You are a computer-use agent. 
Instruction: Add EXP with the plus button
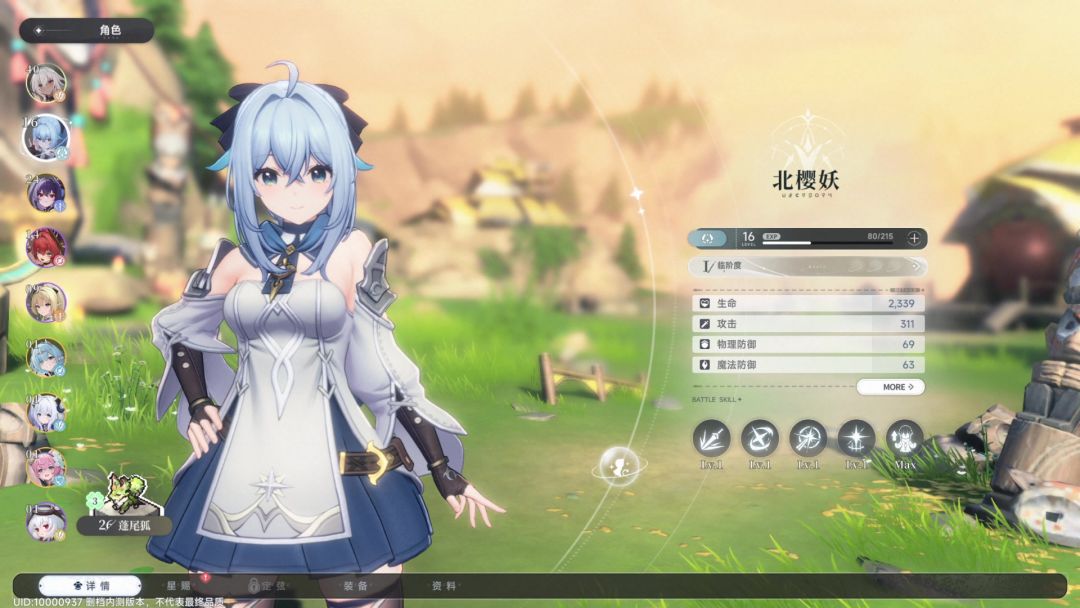click(x=914, y=238)
